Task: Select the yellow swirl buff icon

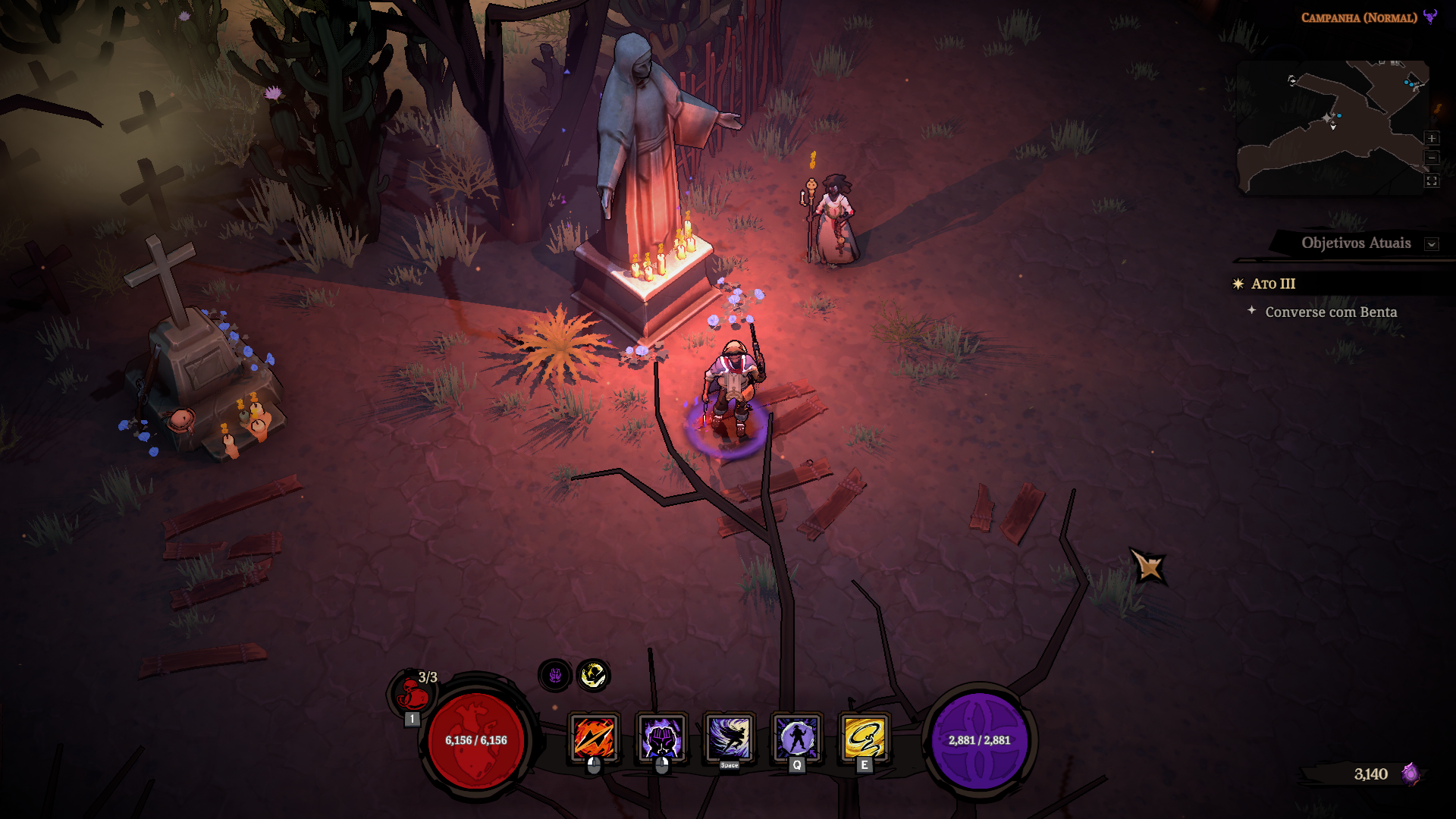Action: [x=593, y=675]
